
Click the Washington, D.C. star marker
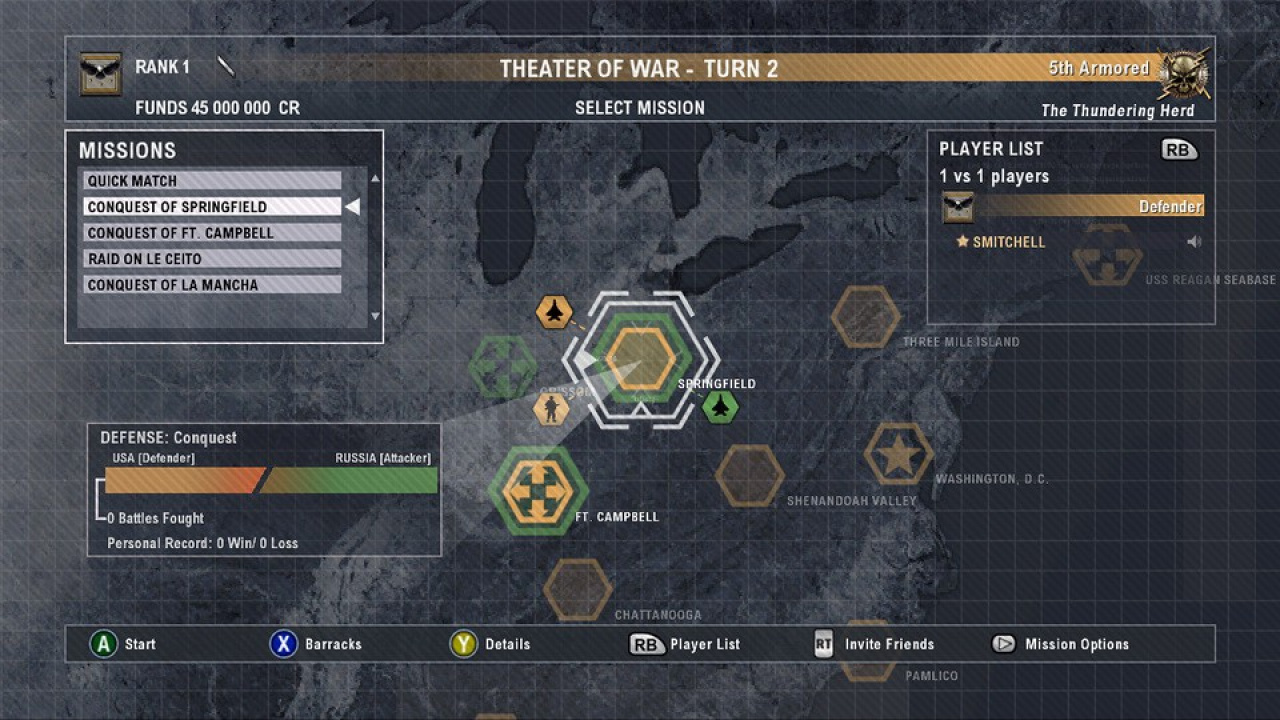pyautogui.click(x=898, y=454)
